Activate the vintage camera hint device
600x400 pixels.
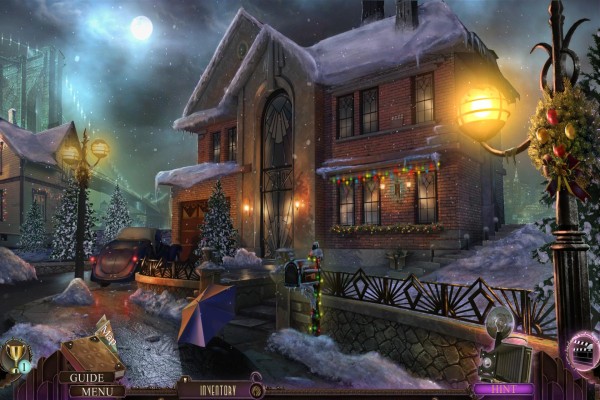click(505, 347)
